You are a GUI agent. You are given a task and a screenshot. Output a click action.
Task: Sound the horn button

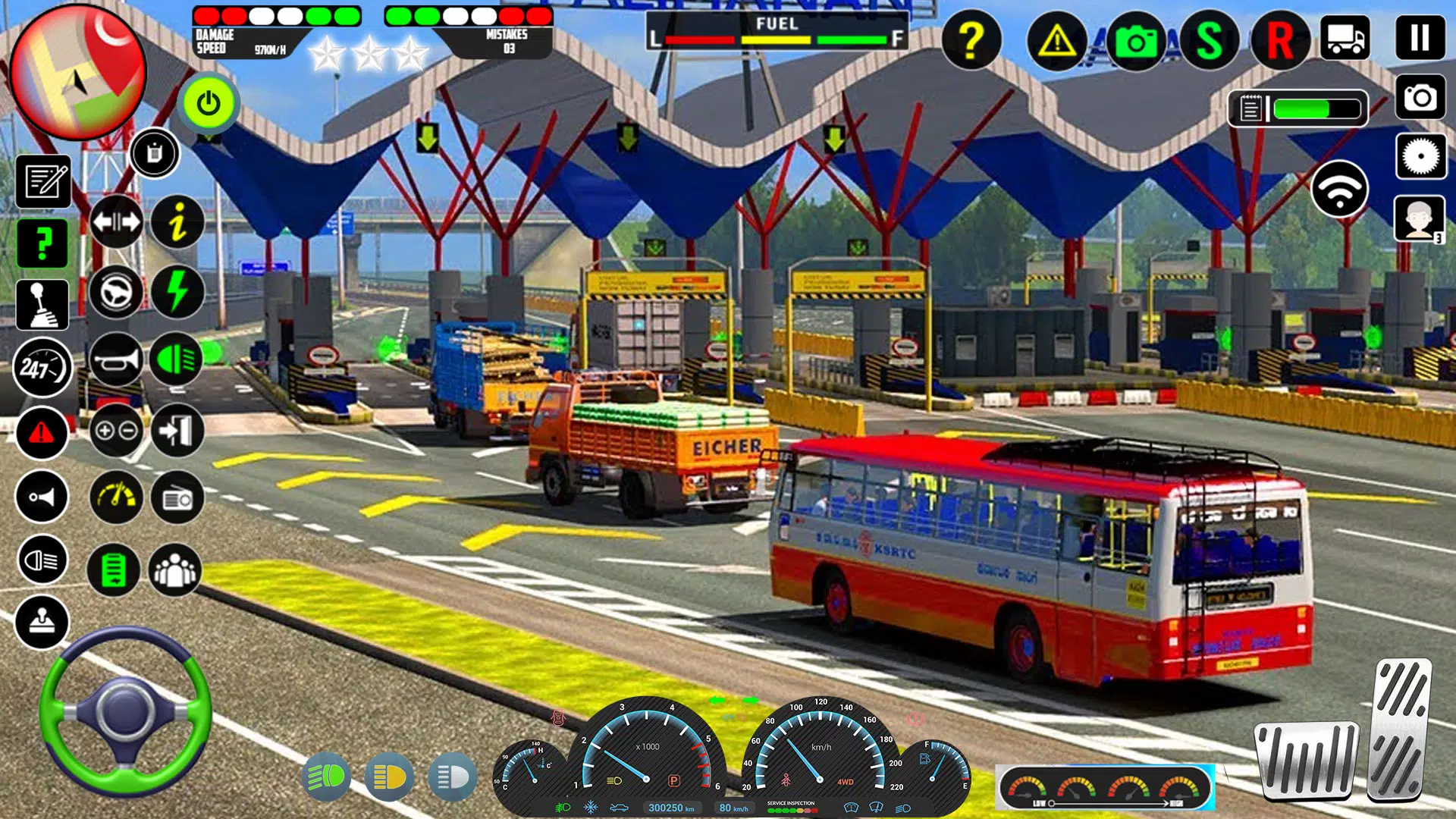(116, 359)
